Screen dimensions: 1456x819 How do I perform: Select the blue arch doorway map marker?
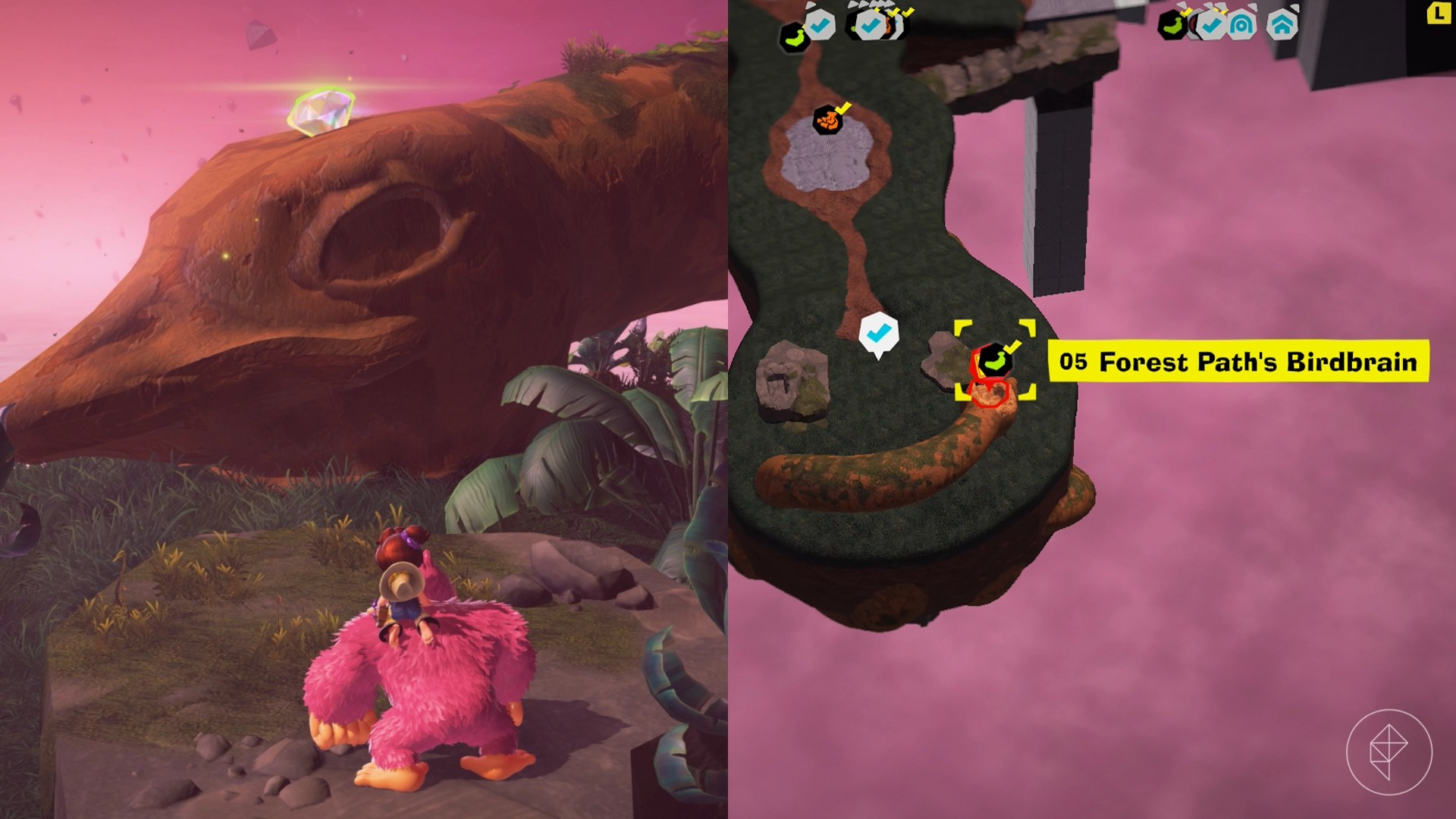coord(1243,25)
